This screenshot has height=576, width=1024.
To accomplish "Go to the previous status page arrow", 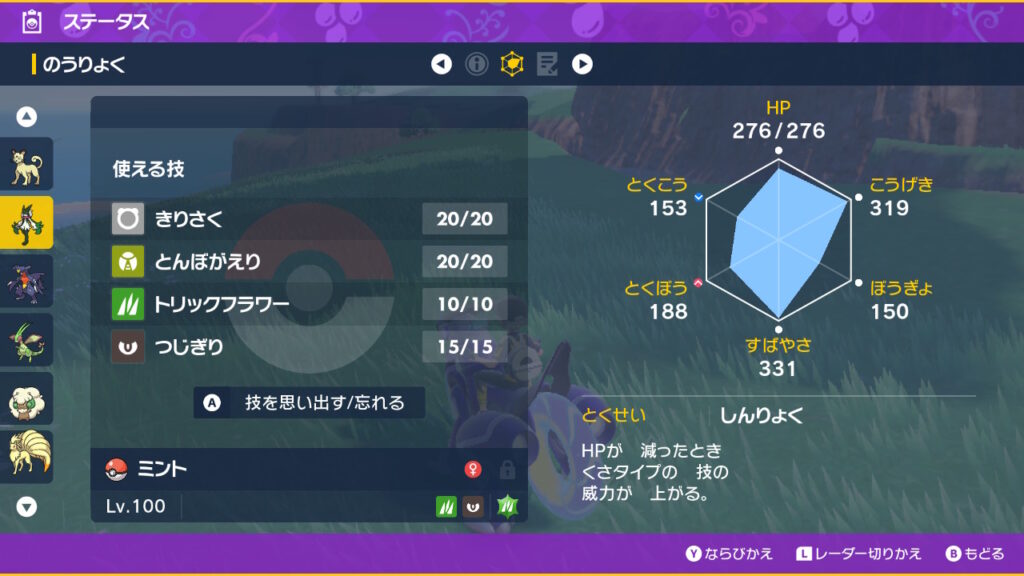I will [x=441, y=65].
